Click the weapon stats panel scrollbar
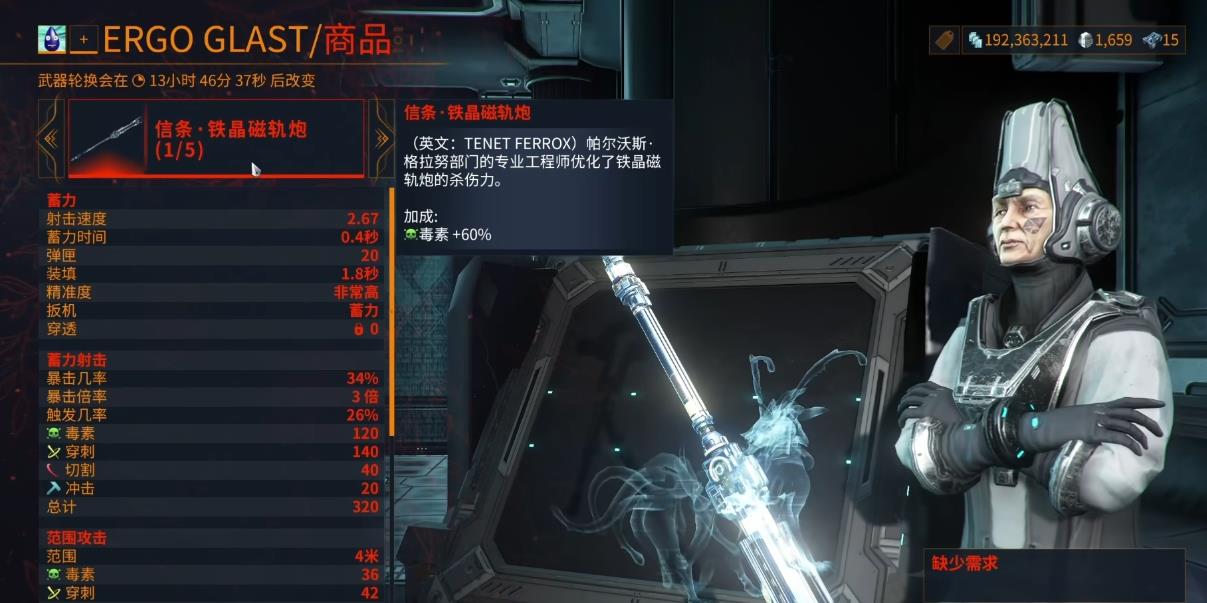 click(x=391, y=310)
